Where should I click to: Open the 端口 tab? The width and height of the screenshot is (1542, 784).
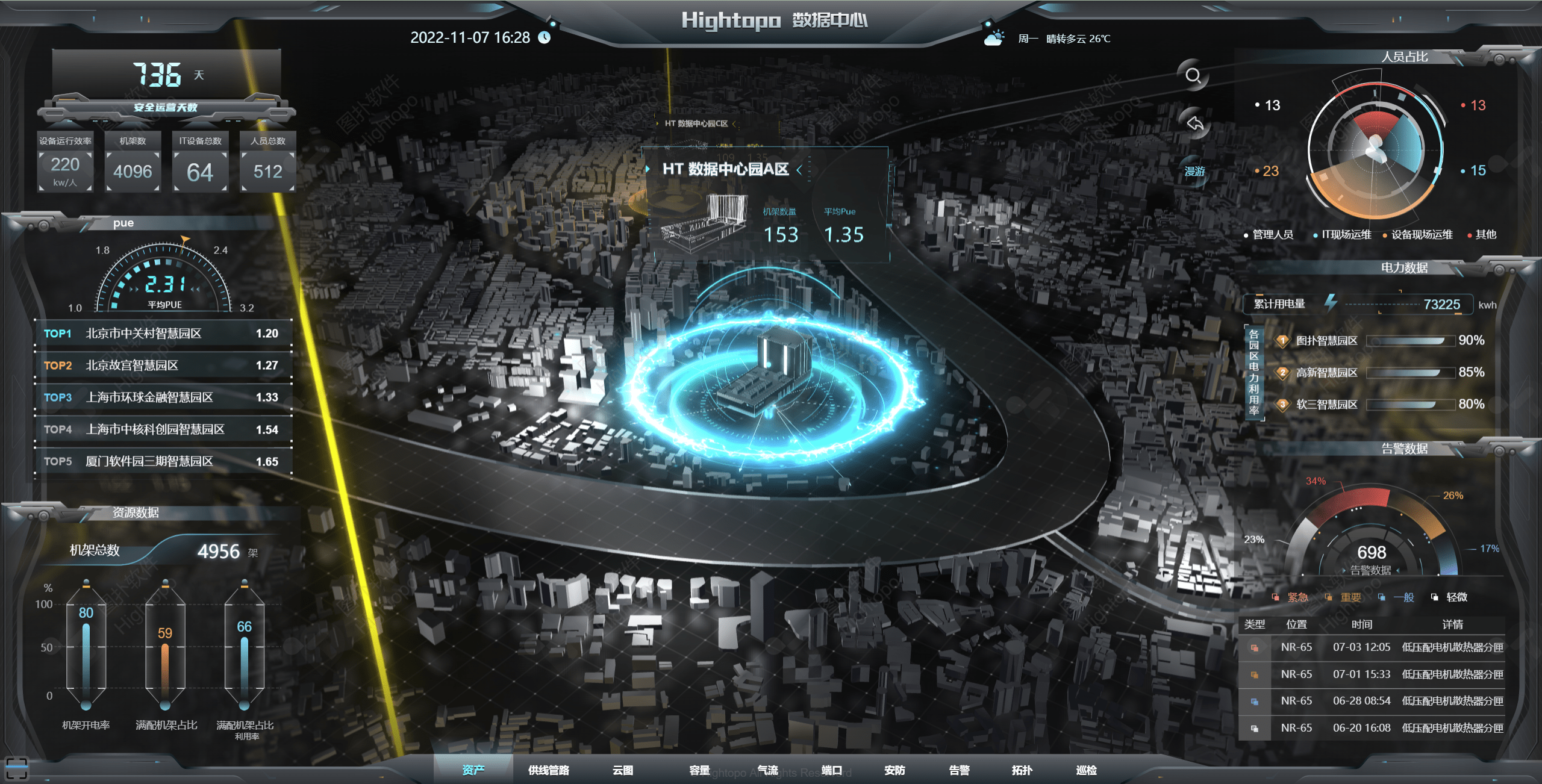pos(832,770)
